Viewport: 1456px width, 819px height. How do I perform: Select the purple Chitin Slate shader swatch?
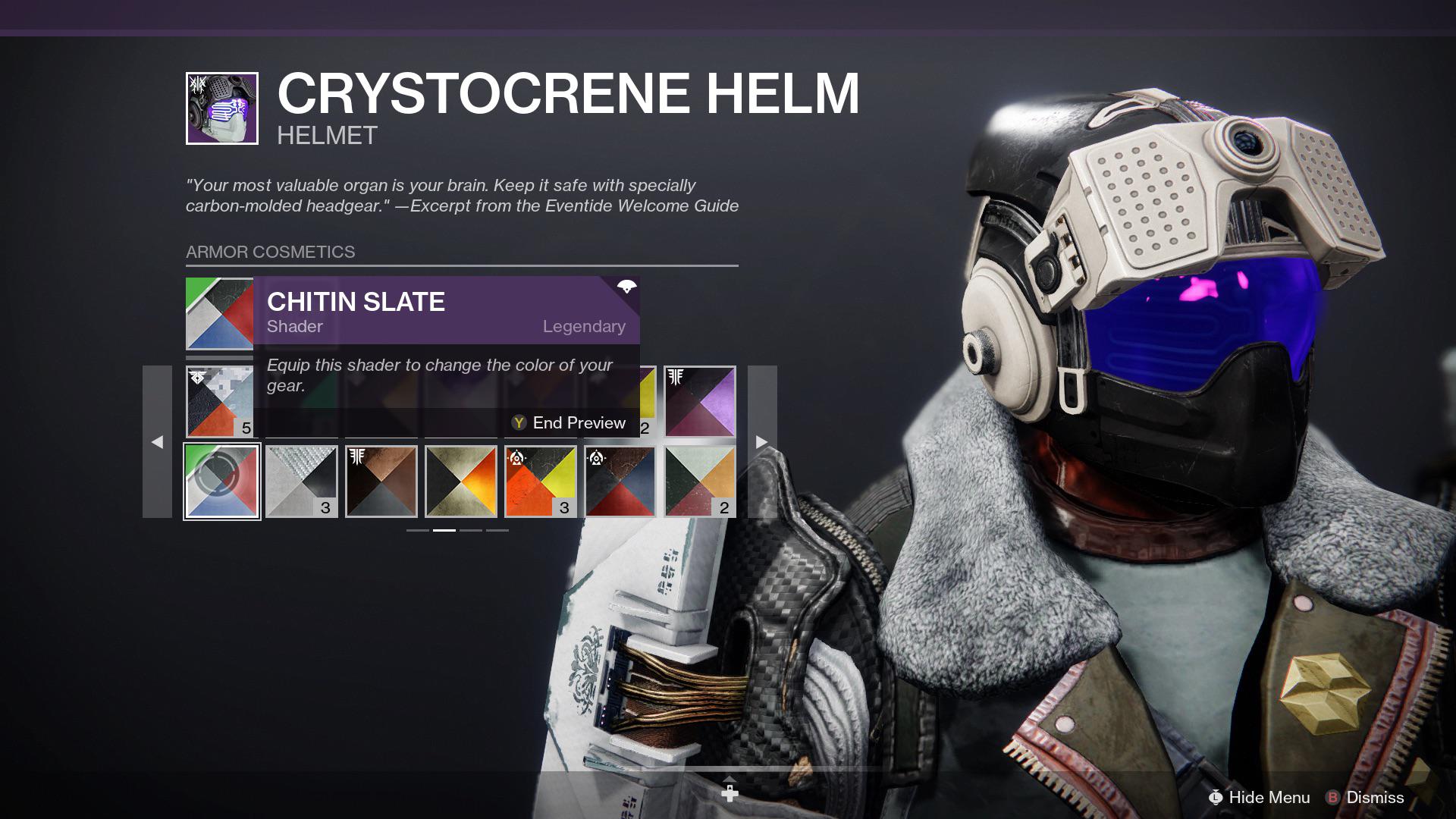pos(219,313)
